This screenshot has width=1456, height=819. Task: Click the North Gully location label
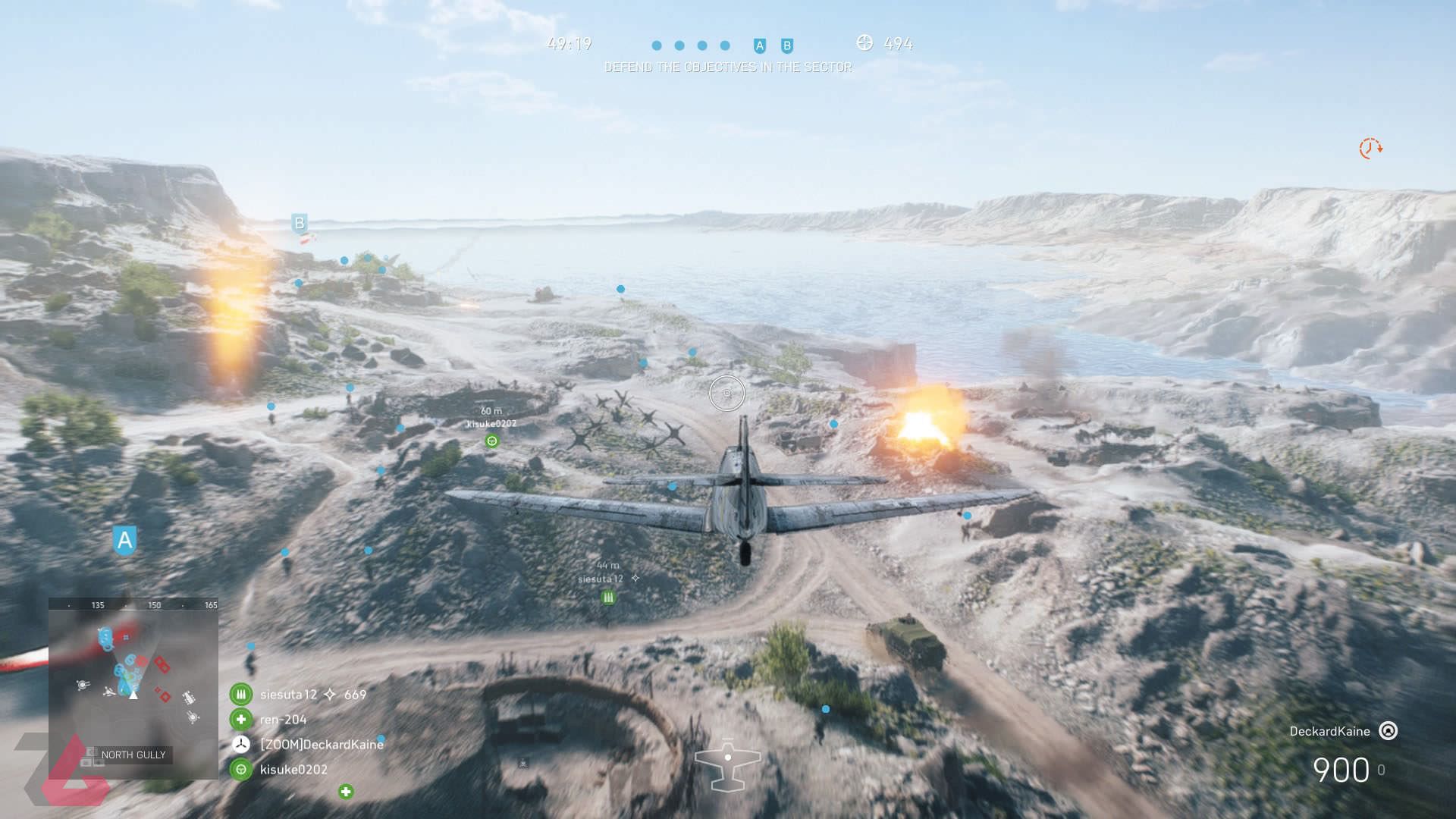[133, 755]
